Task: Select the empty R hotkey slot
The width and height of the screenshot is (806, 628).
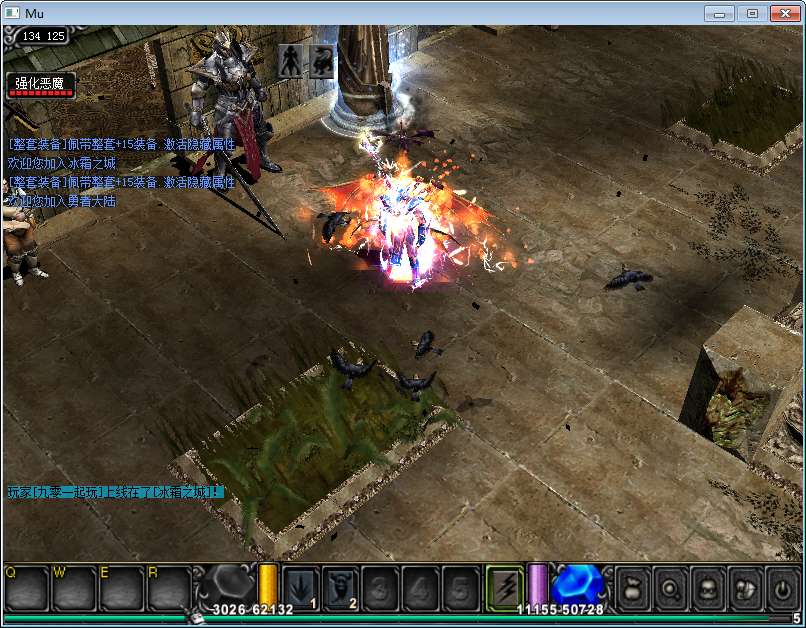Action: [x=168, y=588]
